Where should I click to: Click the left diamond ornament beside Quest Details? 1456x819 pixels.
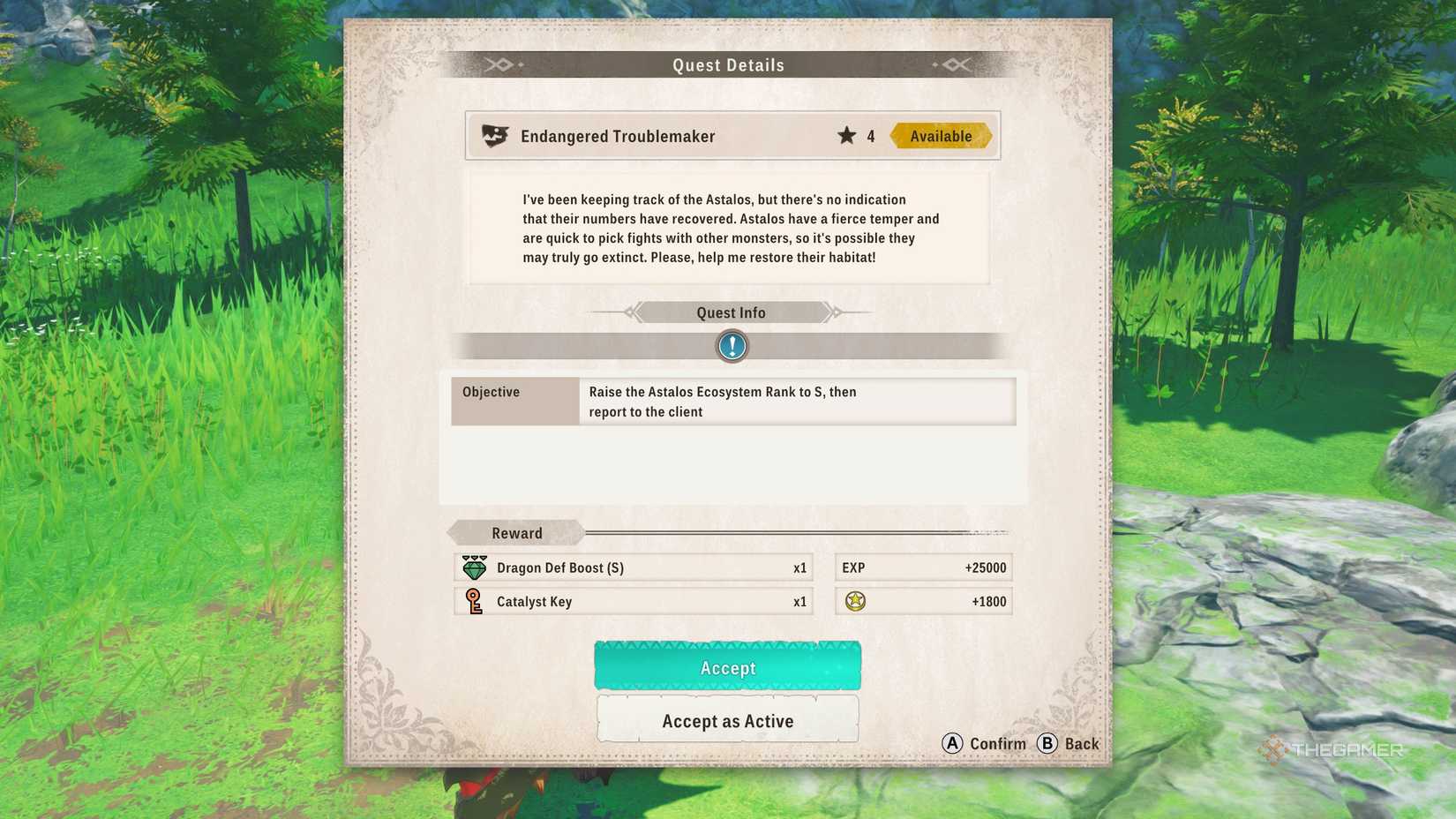pyautogui.click(x=499, y=64)
